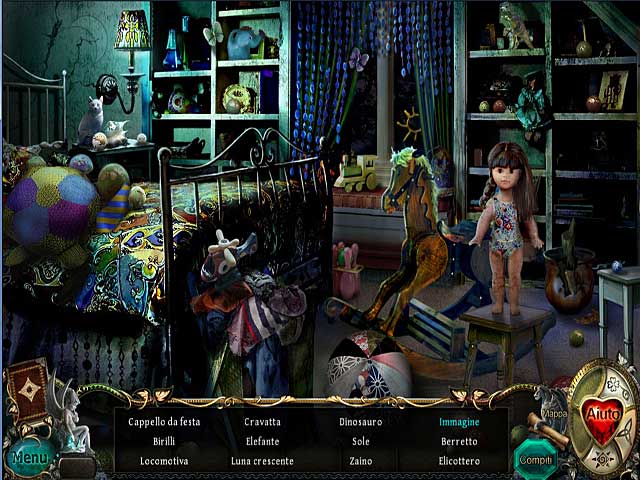This screenshot has width=640, height=480.
Task: Select the highlighted Immagine list entry
Action: tap(459, 422)
